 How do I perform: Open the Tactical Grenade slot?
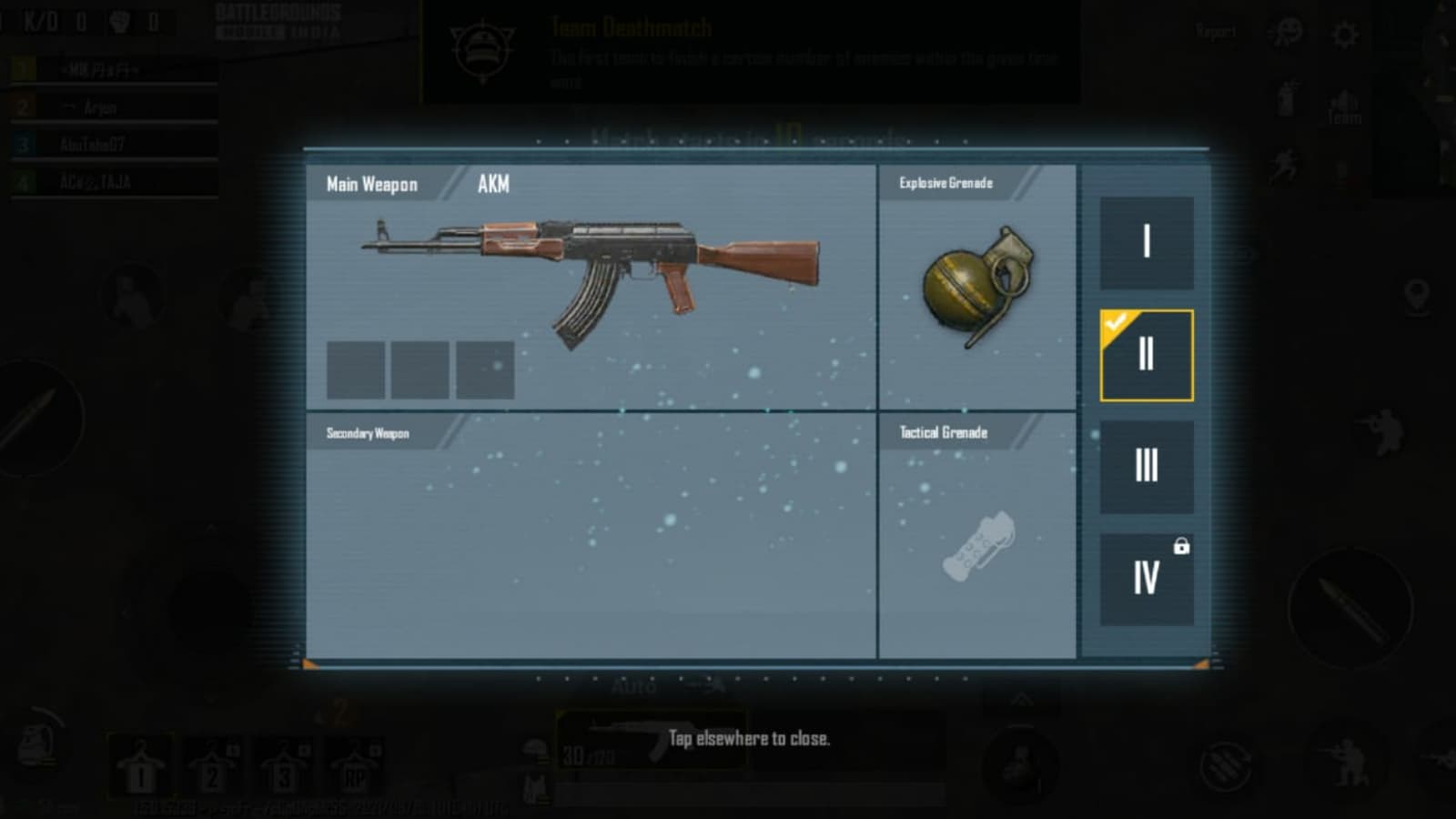(977, 537)
